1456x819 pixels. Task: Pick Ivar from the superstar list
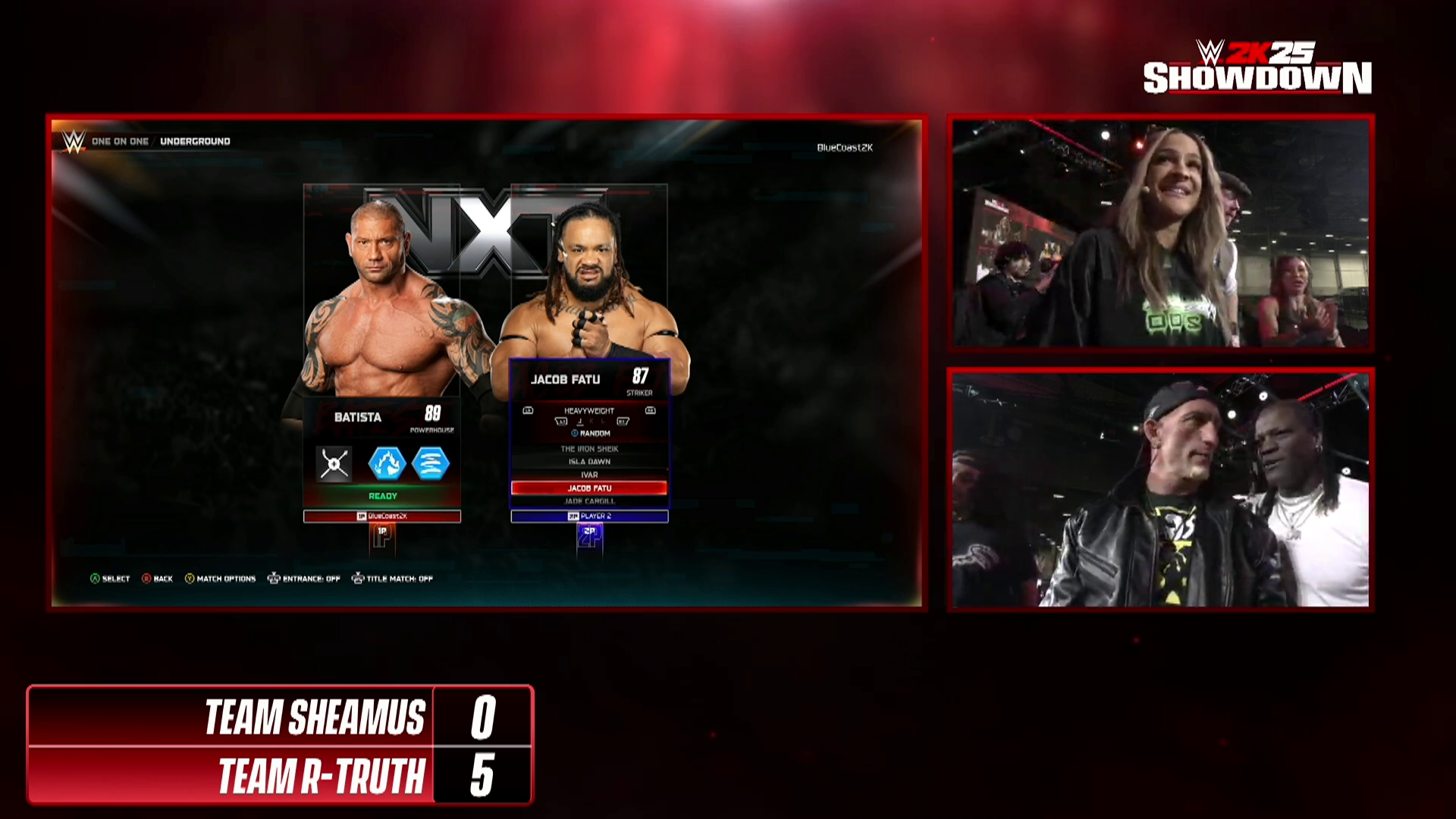pyautogui.click(x=589, y=475)
